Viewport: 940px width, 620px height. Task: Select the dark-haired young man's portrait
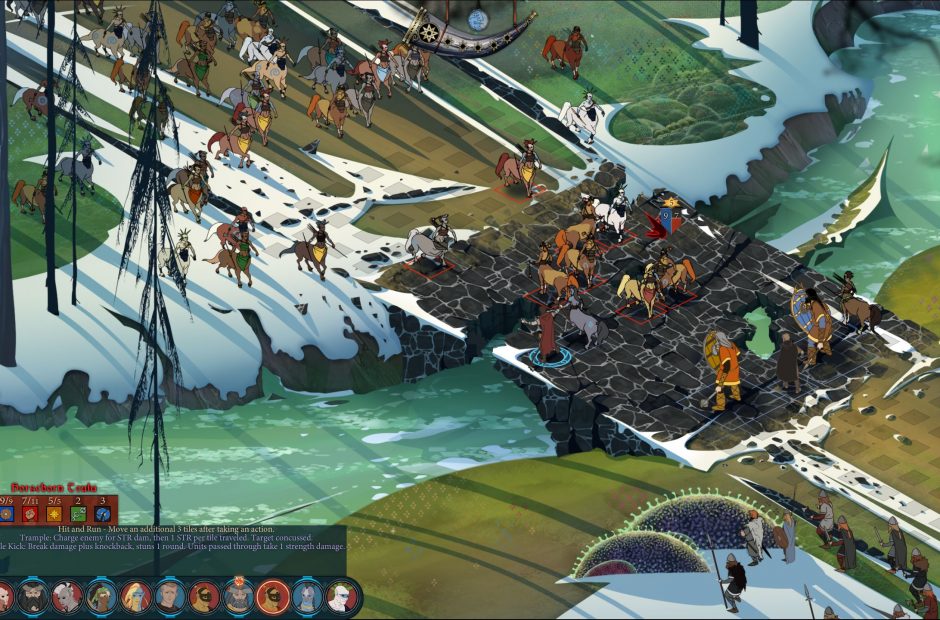coord(169,597)
